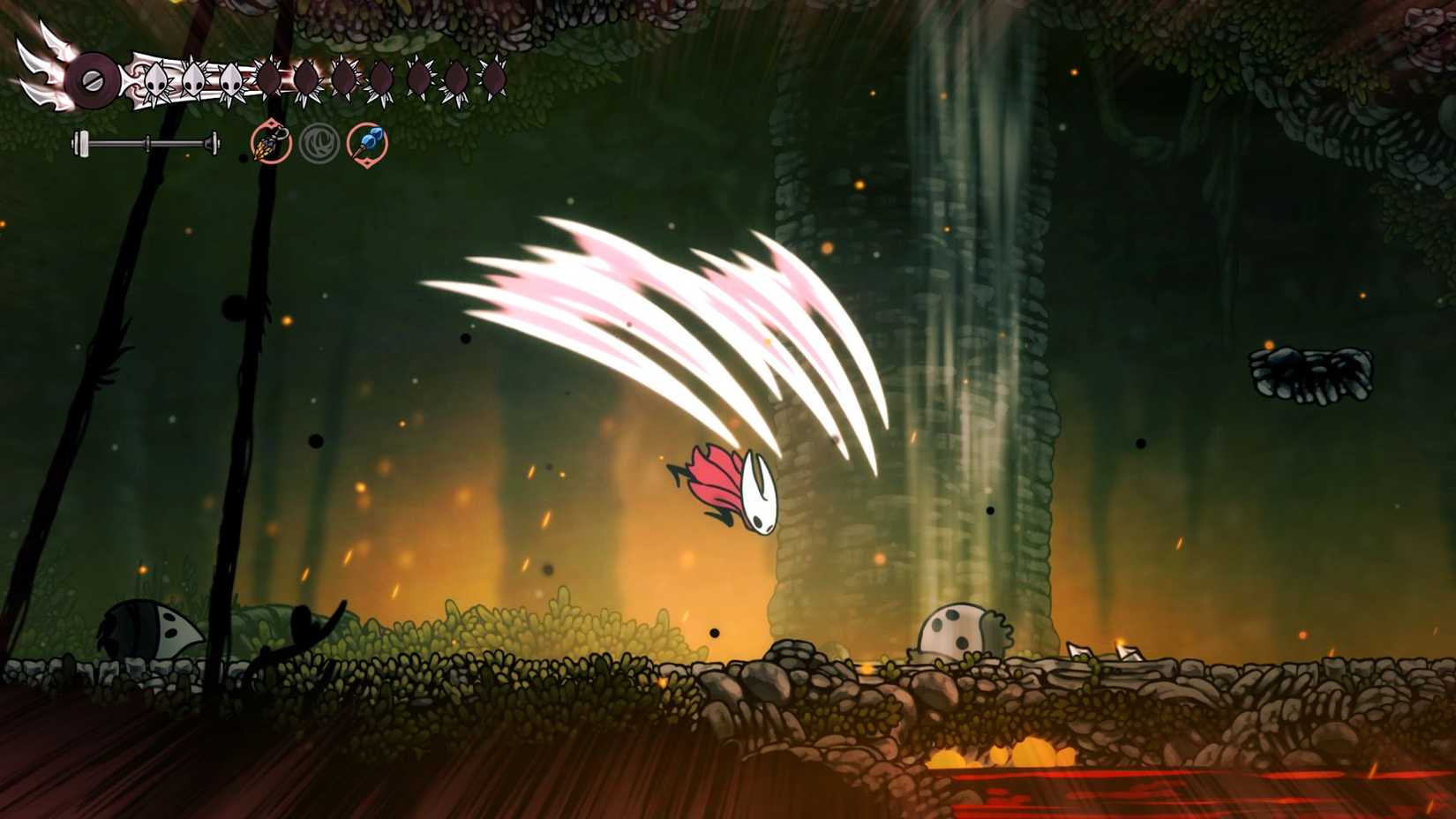This screenshot has height=819, width=1456.
Task: Select the yellow straight pin tool icon
Action: click(269, 143)
